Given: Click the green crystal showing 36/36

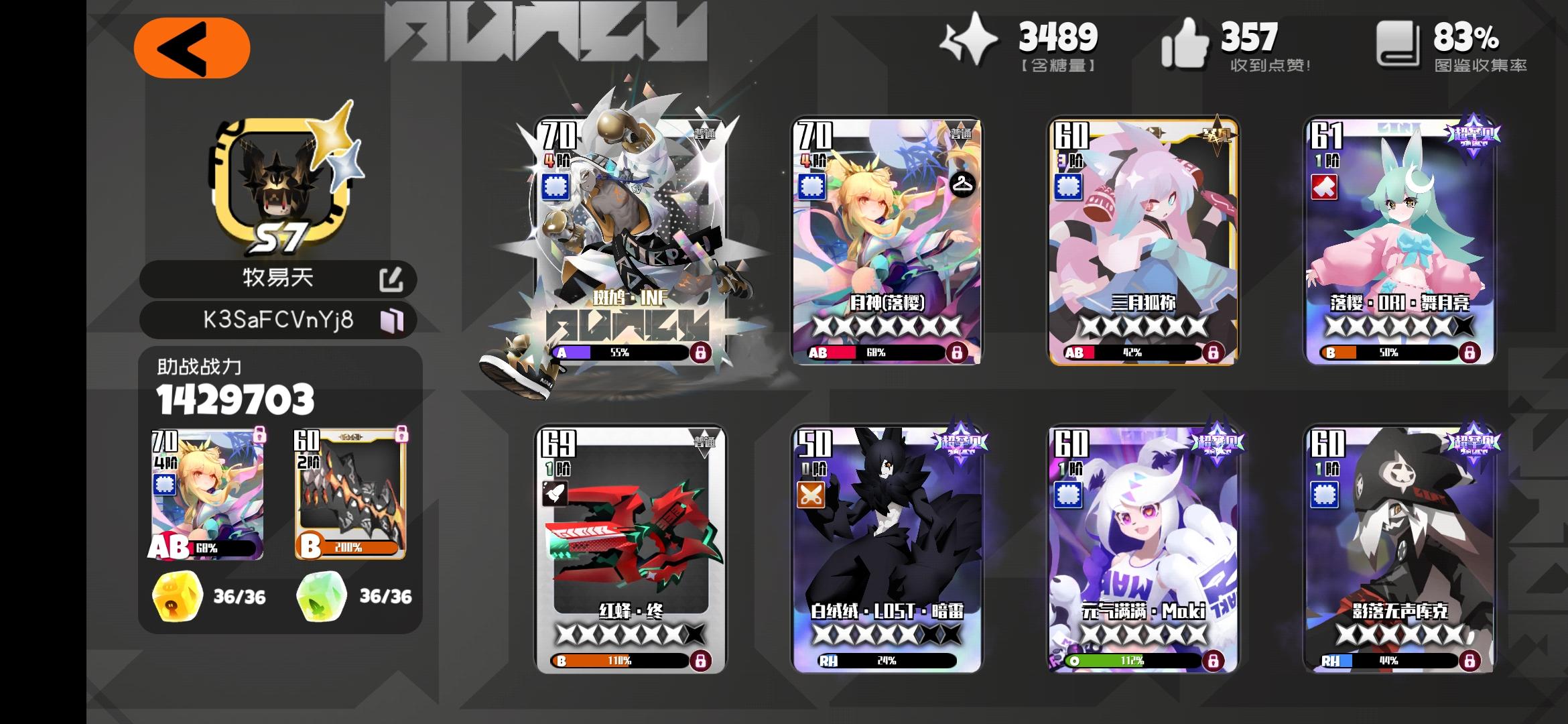Looking at the screenshot, I should tap(323, 595).
